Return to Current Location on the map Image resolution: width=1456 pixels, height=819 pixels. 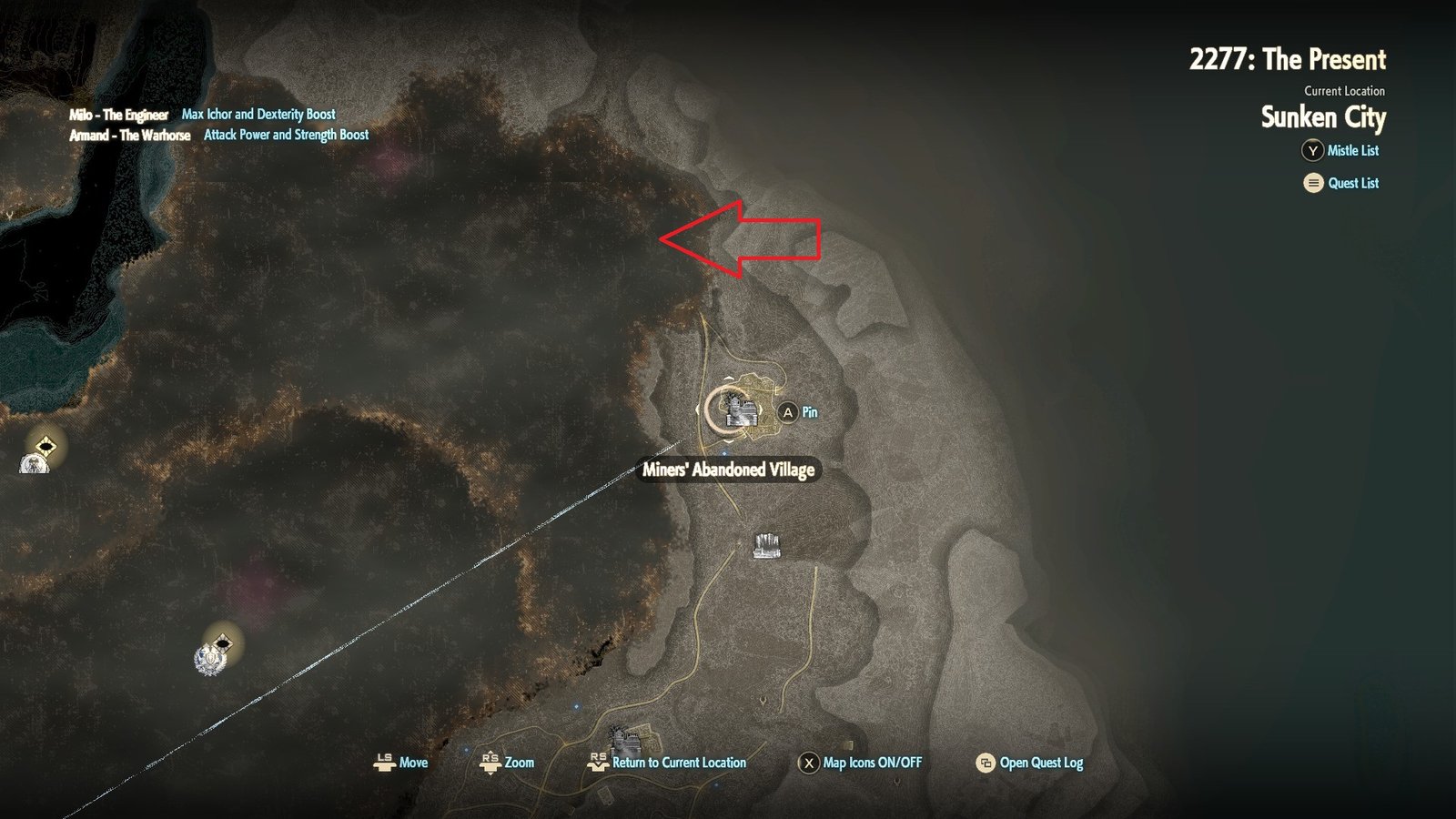[678, 763]
